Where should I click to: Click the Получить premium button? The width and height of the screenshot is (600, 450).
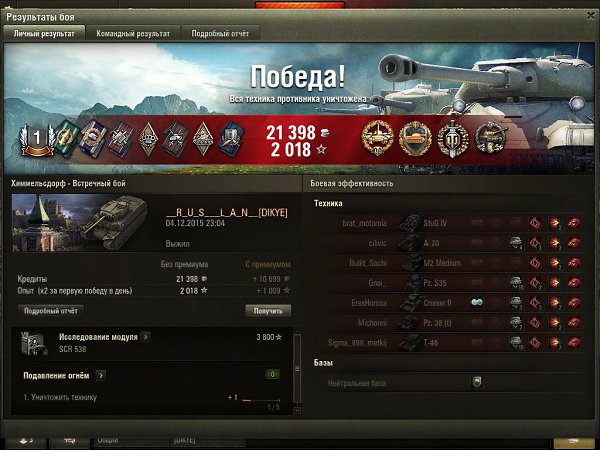click(x=269, y=311)
